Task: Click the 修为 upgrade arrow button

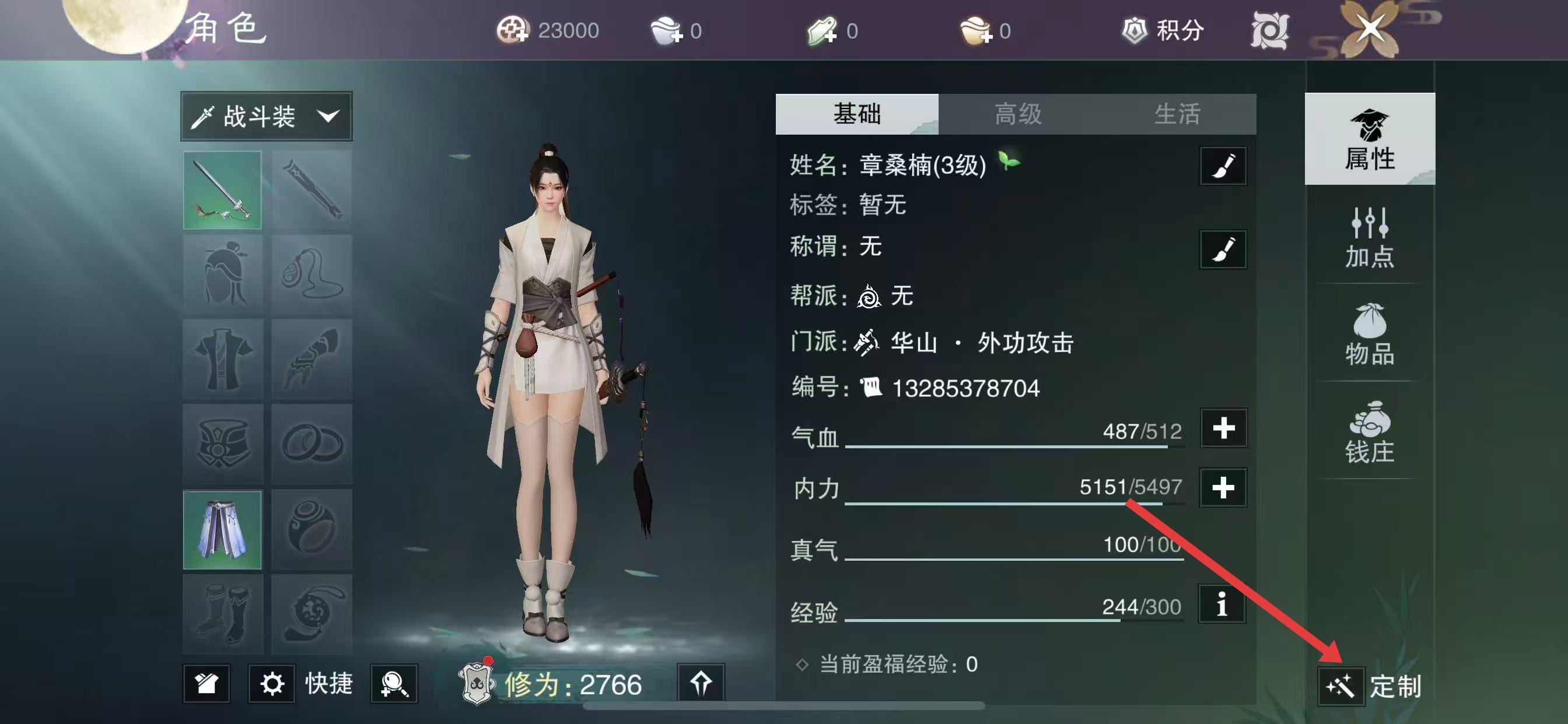Action: coord(701,683)
